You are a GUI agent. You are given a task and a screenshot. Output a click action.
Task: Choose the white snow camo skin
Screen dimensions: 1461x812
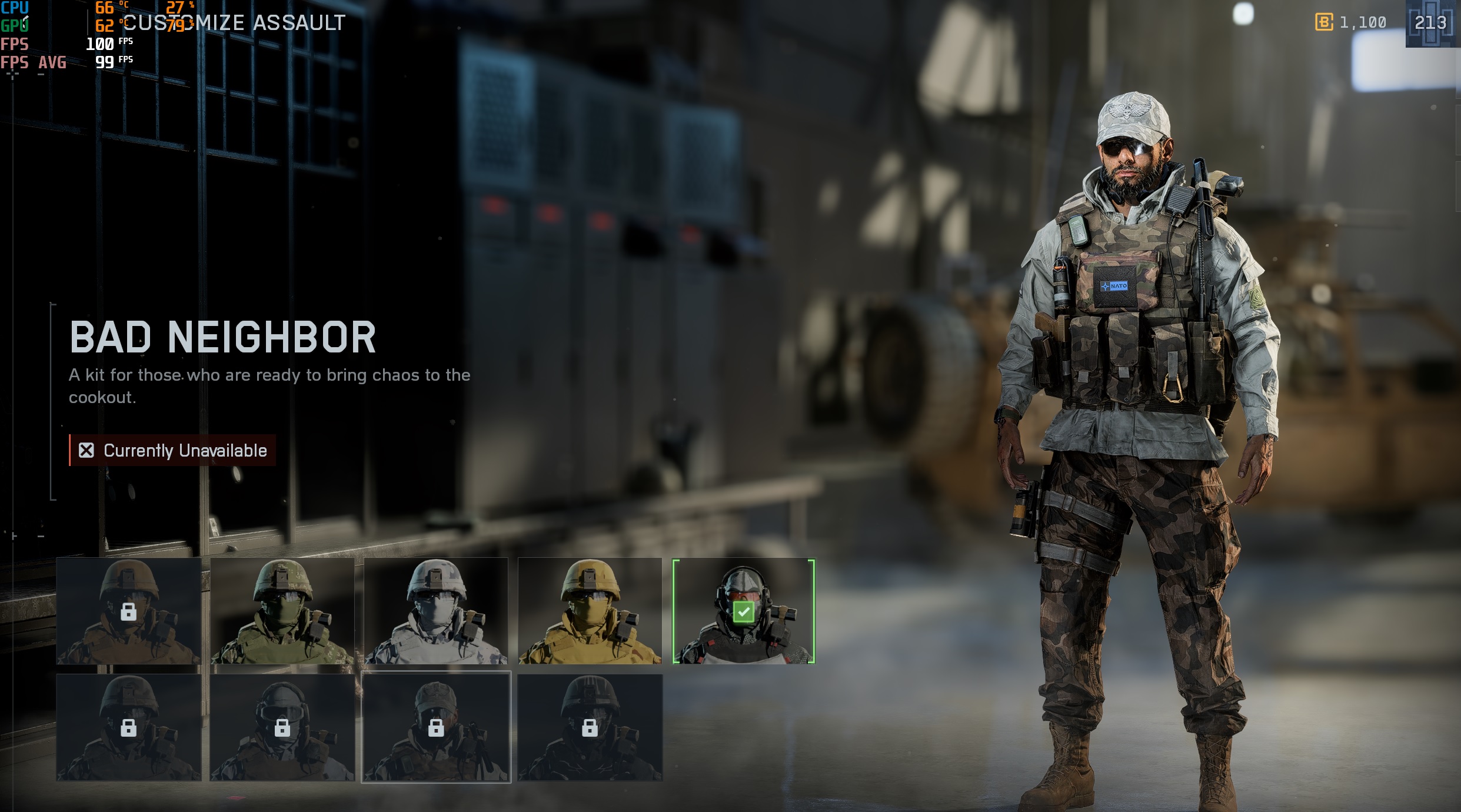point(436,611)
